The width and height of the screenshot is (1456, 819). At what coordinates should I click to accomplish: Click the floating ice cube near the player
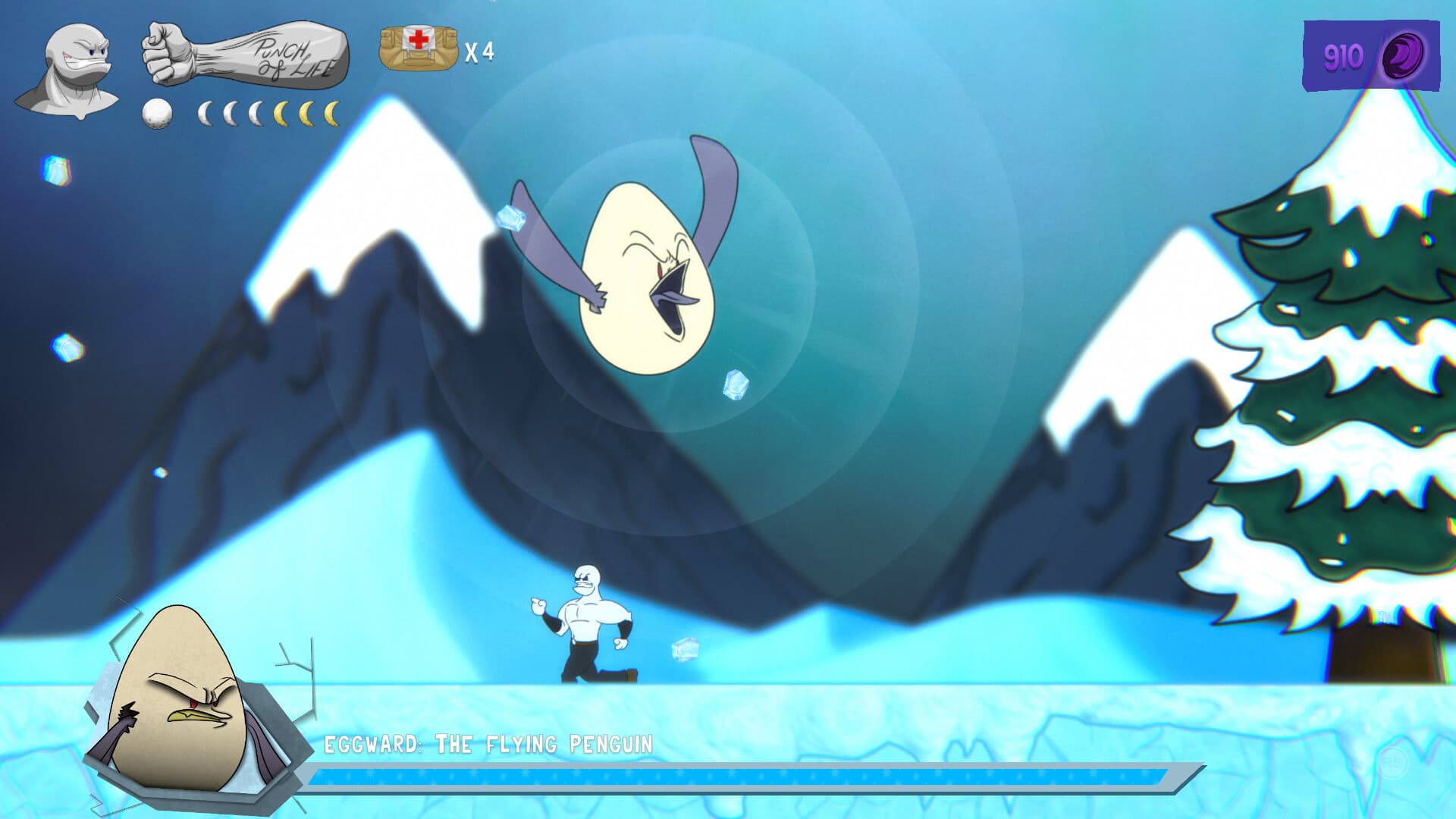(x=685, y=650)
